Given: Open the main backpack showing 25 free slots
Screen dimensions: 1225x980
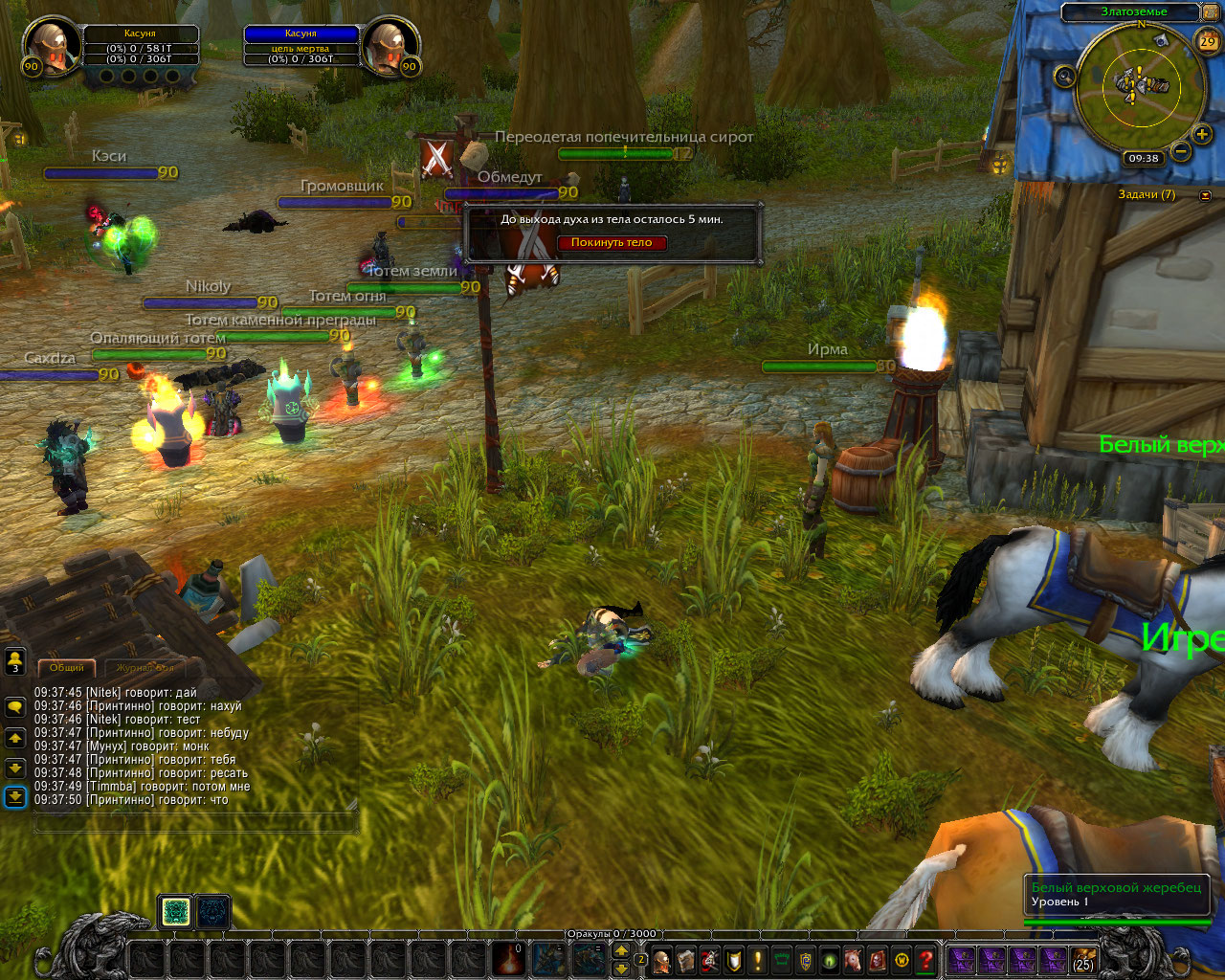Looking at the screenshot, I should coord(1083,960).
